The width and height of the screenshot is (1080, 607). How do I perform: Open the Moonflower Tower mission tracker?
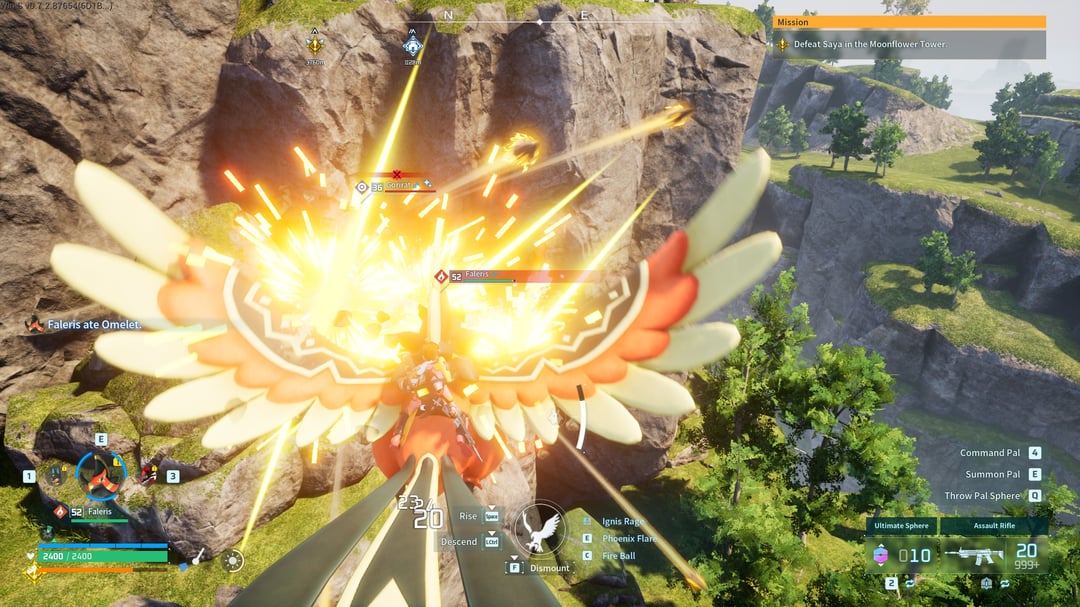pyautogui.click(x=910, y=44)
